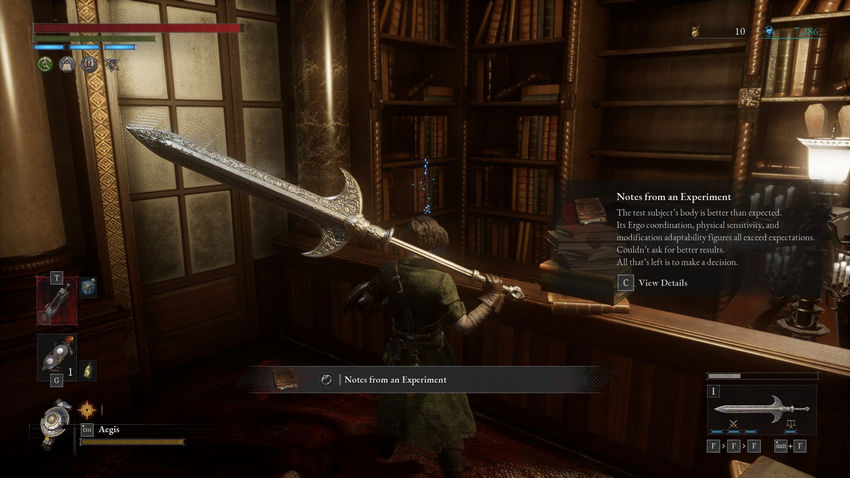The image size is (850, 478).
Task: Open the equipped halberd weapon panel
Action: click(x=760, y=408)
